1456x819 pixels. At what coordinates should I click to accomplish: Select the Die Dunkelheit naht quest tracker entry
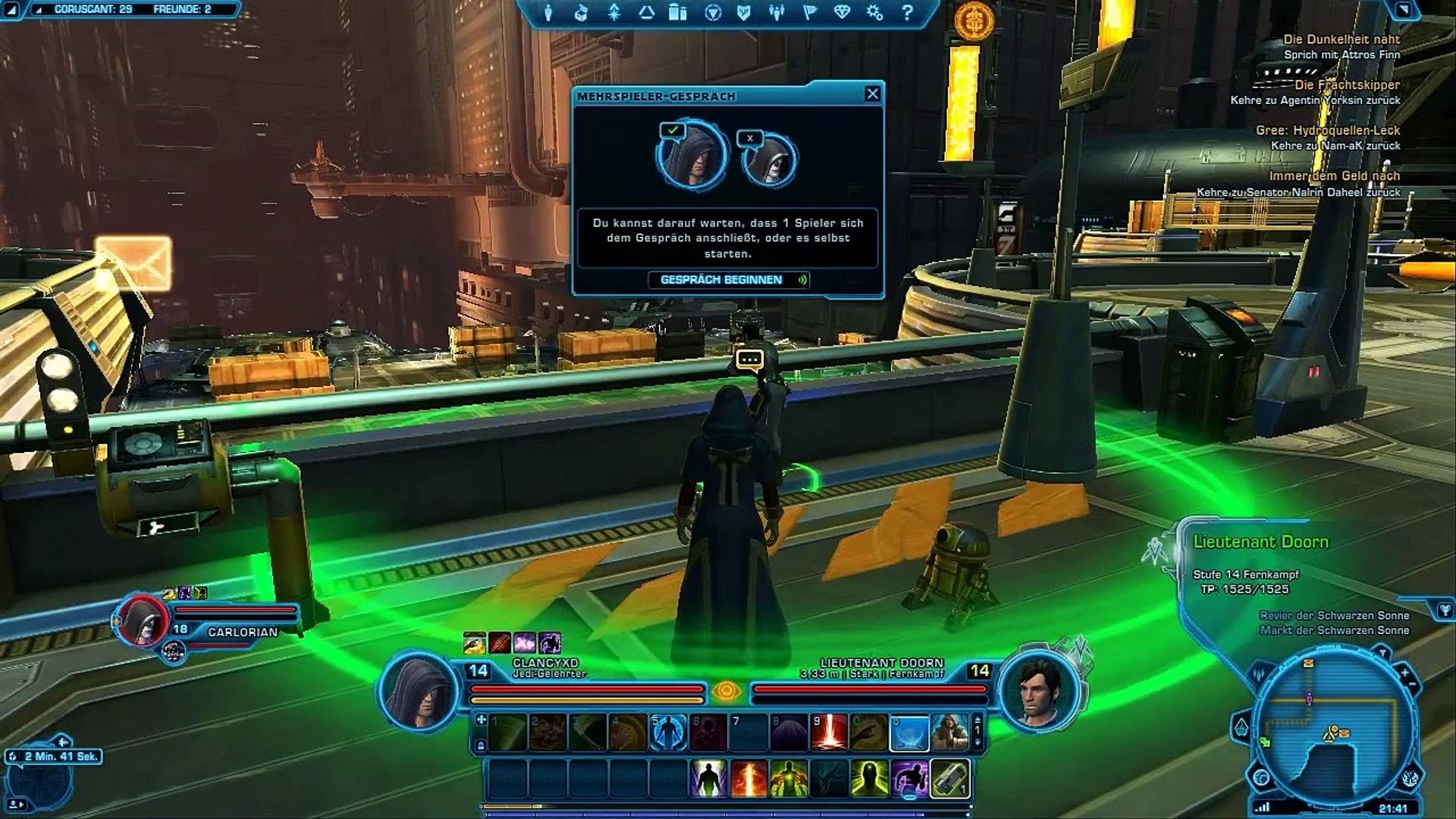(1341, 39)
